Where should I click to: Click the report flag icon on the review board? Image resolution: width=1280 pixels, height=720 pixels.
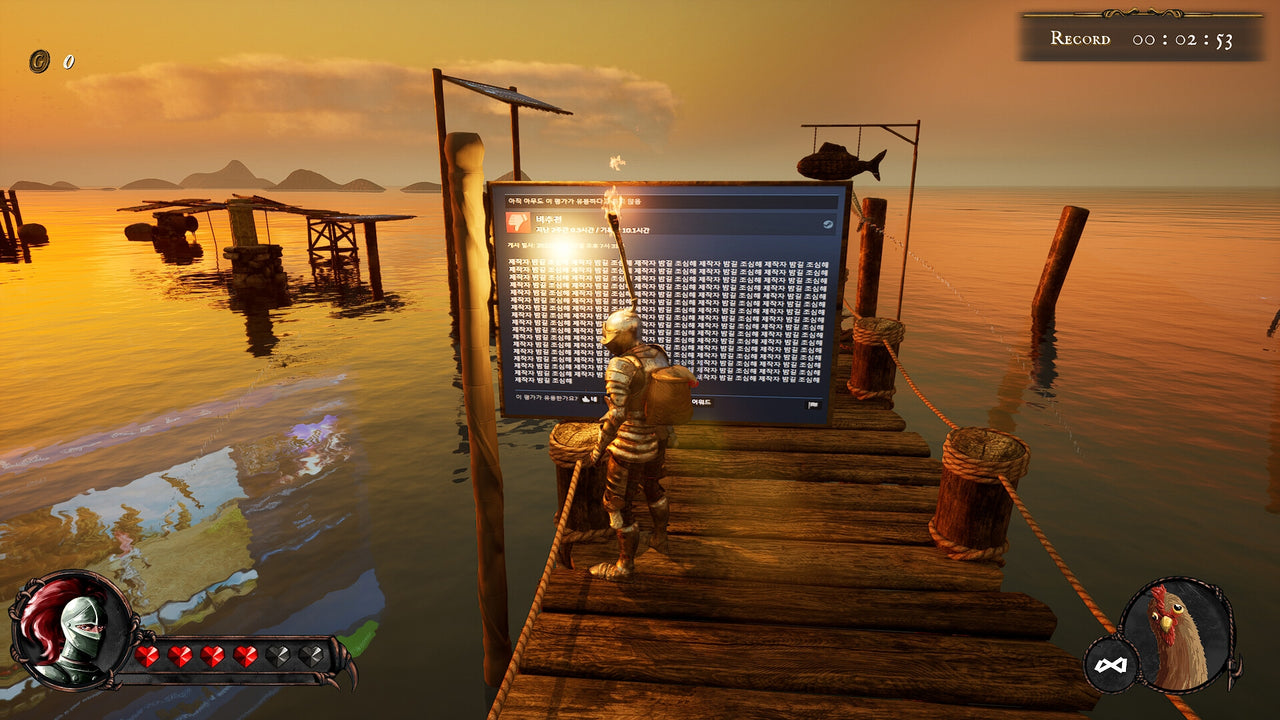click(x=814, y=402)
